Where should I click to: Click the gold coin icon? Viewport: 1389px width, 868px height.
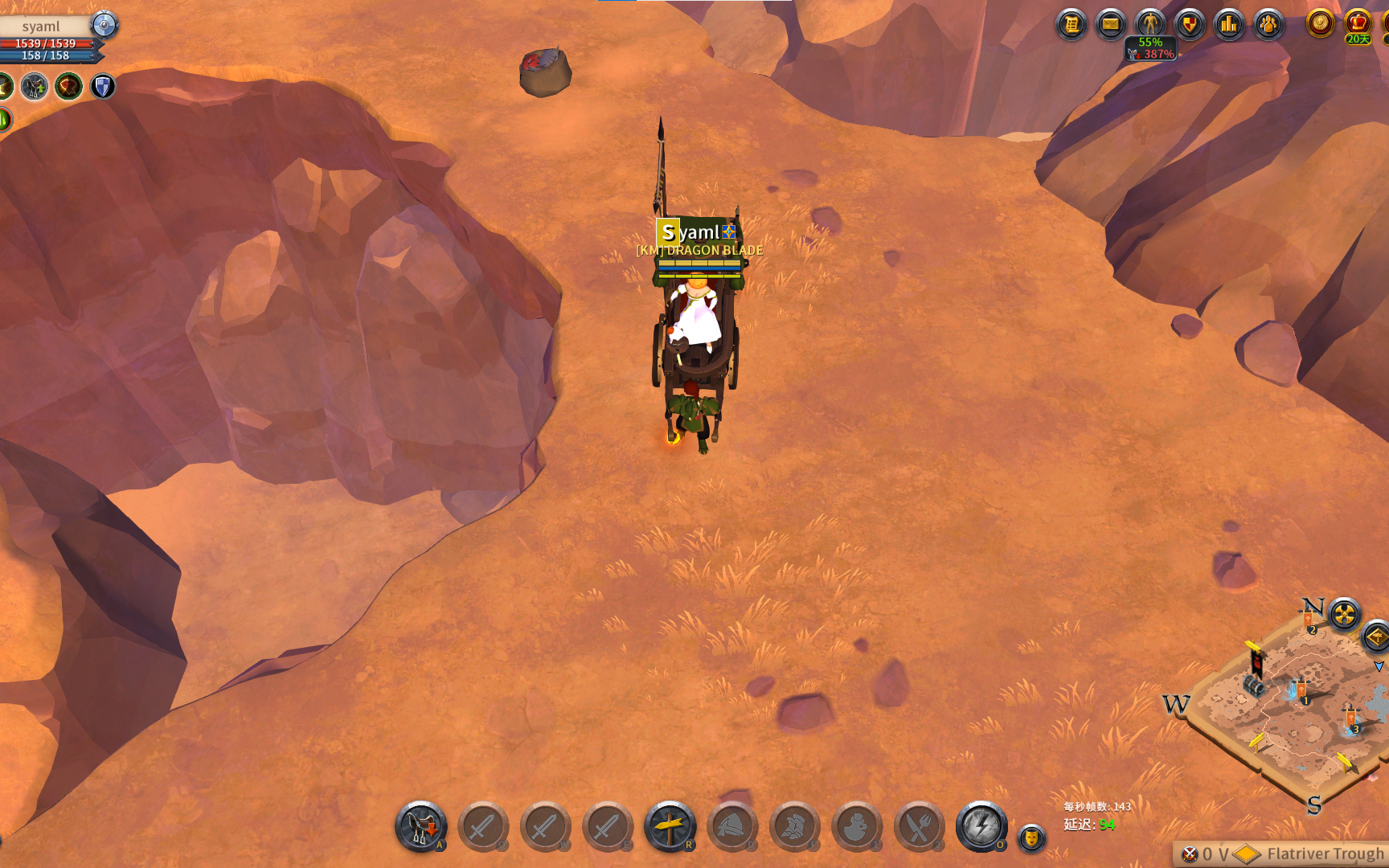pyautogui.click(x=1320, y=23)
